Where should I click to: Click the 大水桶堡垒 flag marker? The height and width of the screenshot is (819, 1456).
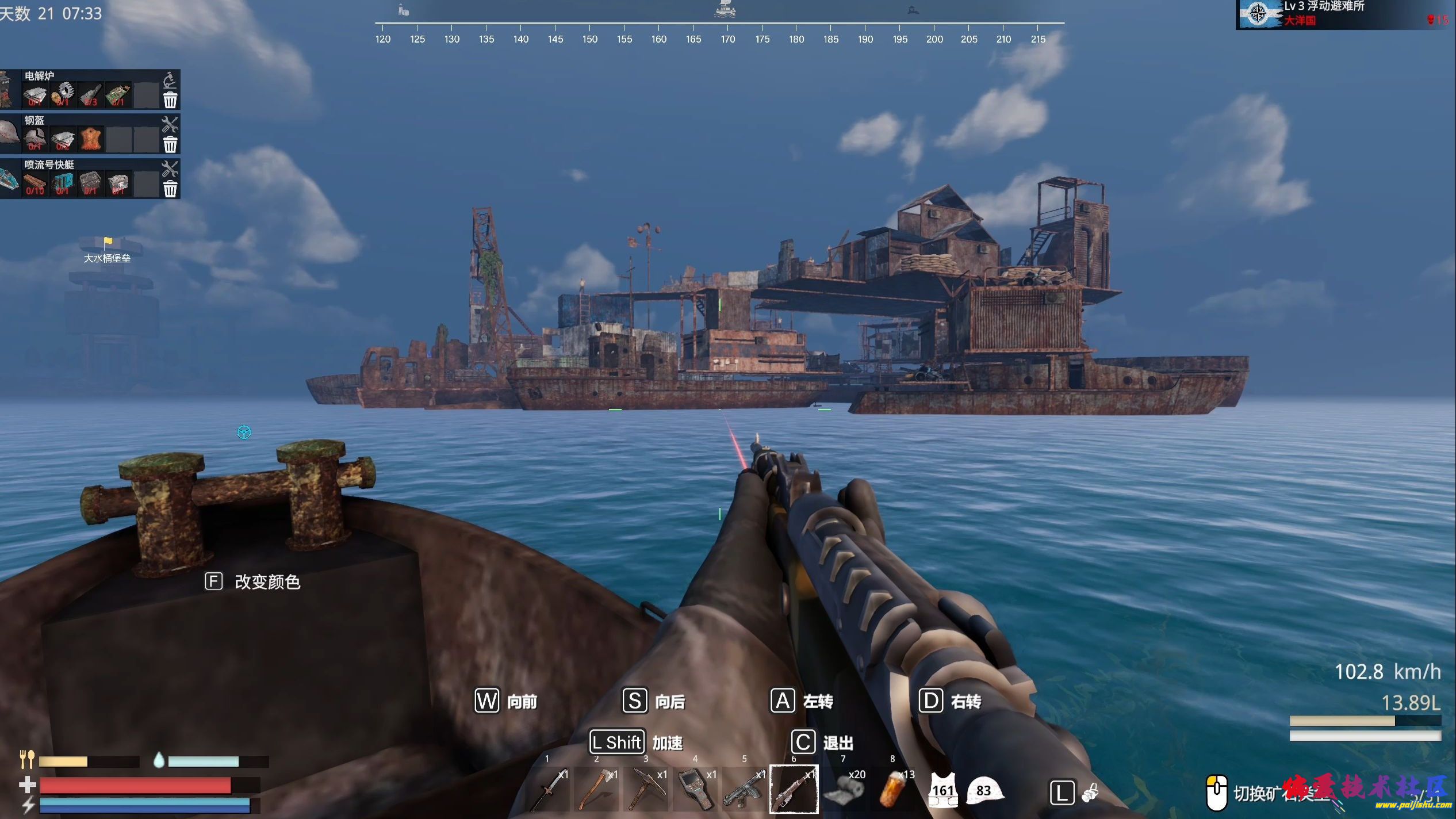pos(108,242)
